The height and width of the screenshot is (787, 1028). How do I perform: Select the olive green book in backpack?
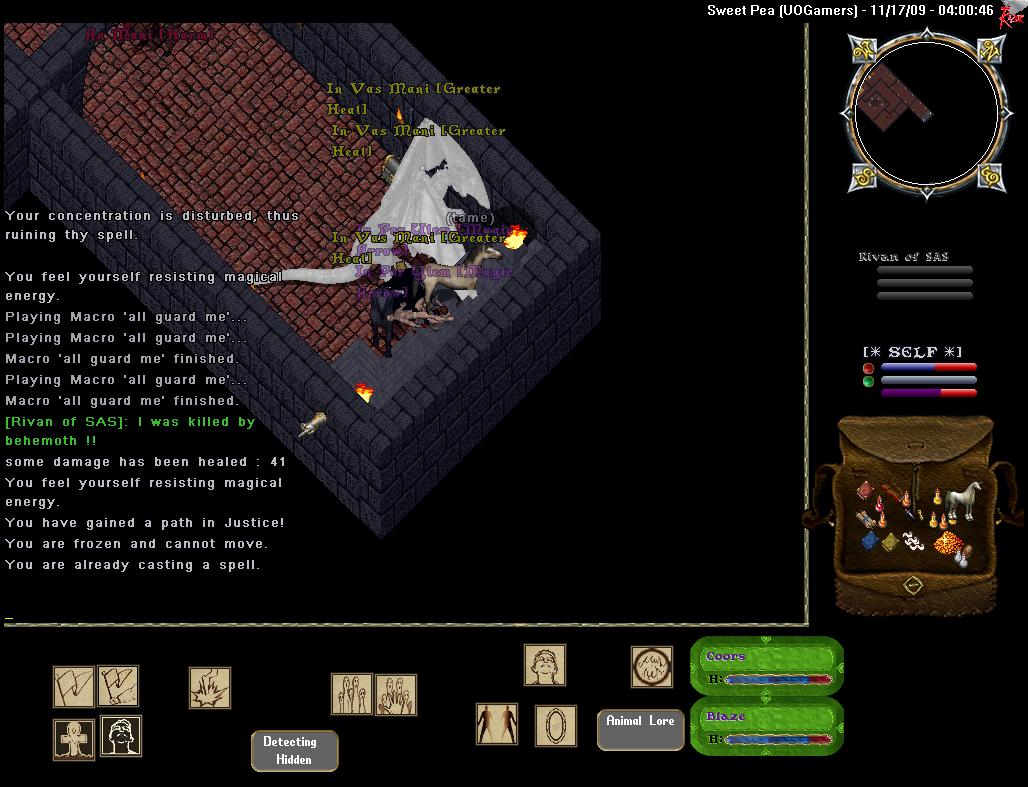(890, 542)
